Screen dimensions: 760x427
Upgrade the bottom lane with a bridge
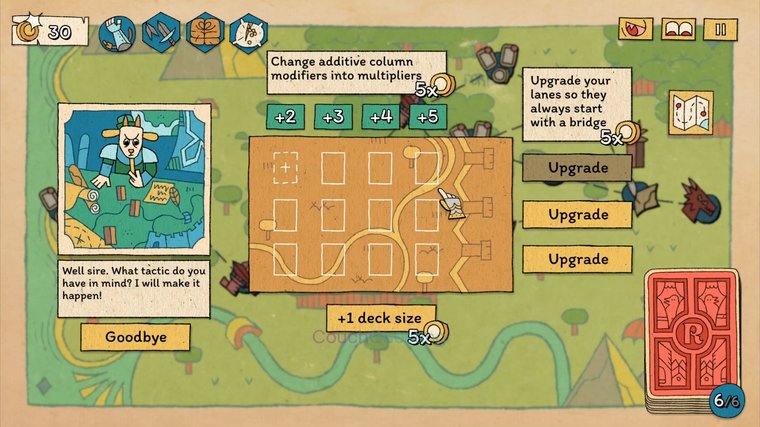(x=577, y=260)
